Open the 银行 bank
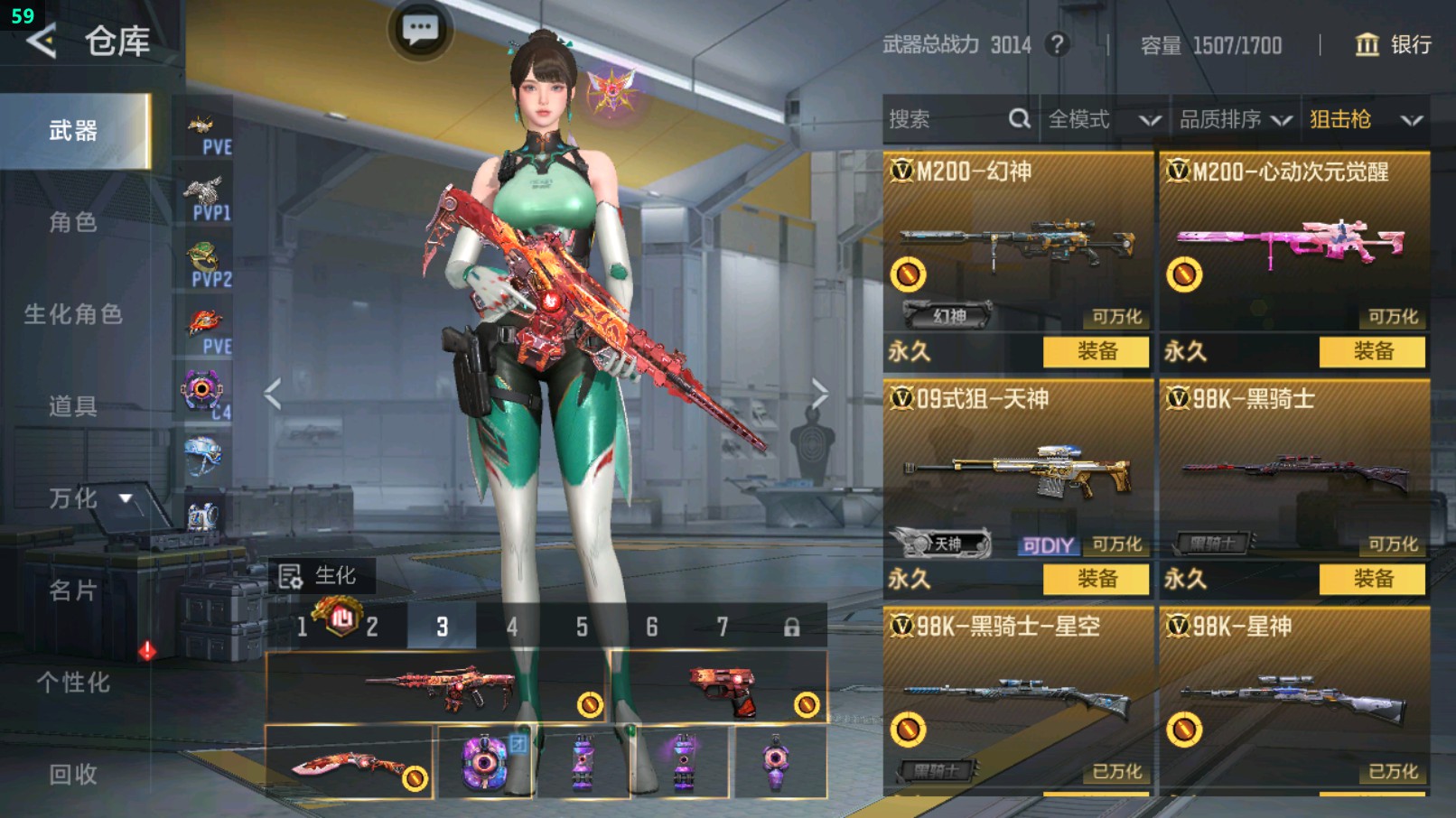This screenshot has height=818, width=1456. [x=1393, y=45]
